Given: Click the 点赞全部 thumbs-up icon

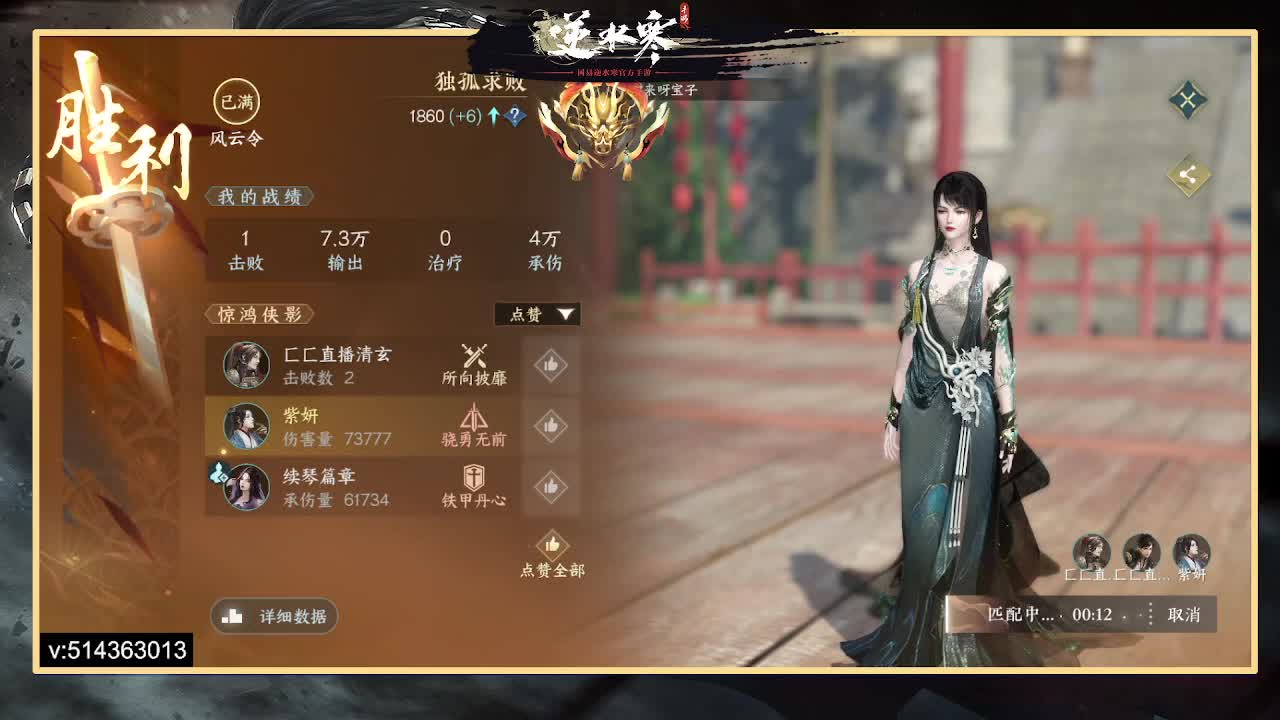Looking at the screenshot, I should 551,546.
